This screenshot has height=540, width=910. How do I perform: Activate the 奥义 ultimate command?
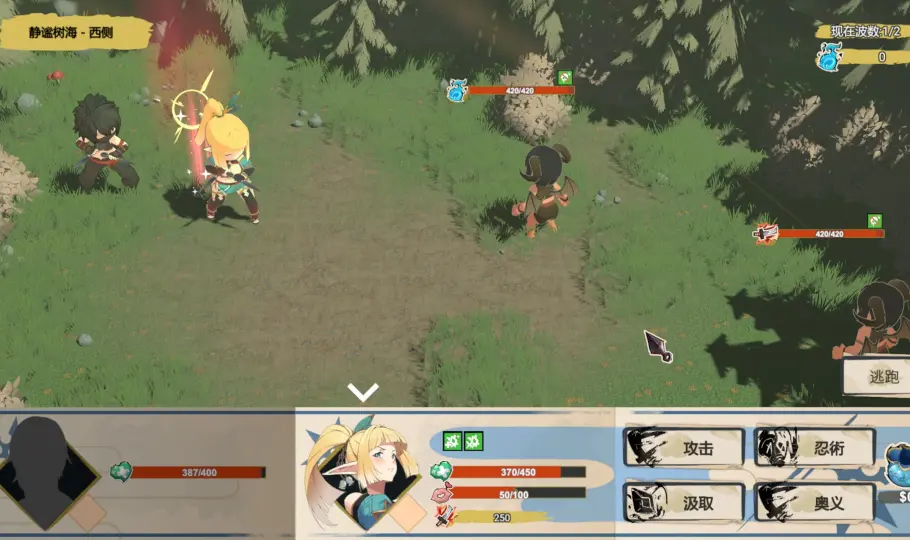click(x=815, y=502)
